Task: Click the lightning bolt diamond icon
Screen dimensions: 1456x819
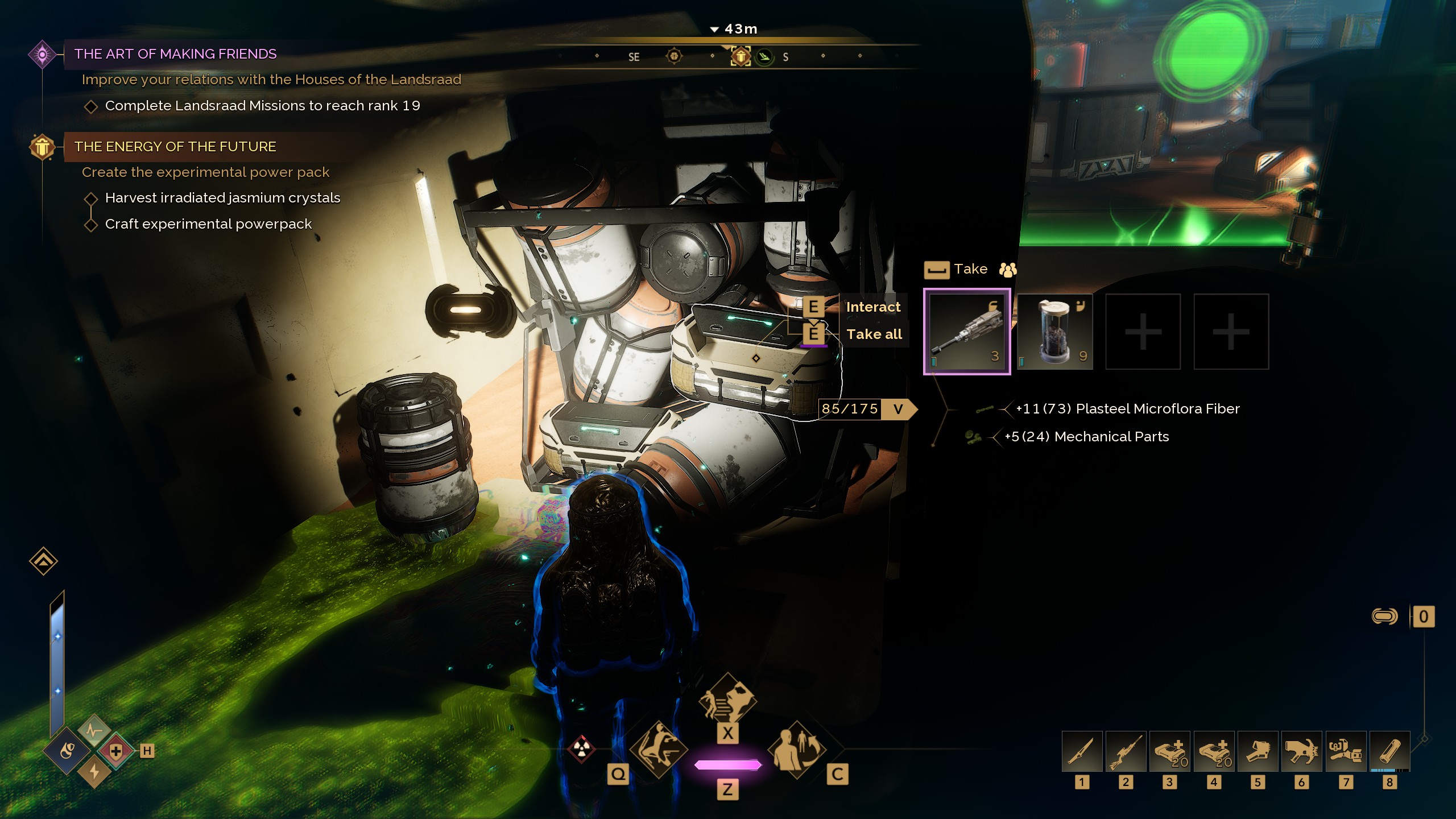Action: pyautogui.click(x=94, y=772)
